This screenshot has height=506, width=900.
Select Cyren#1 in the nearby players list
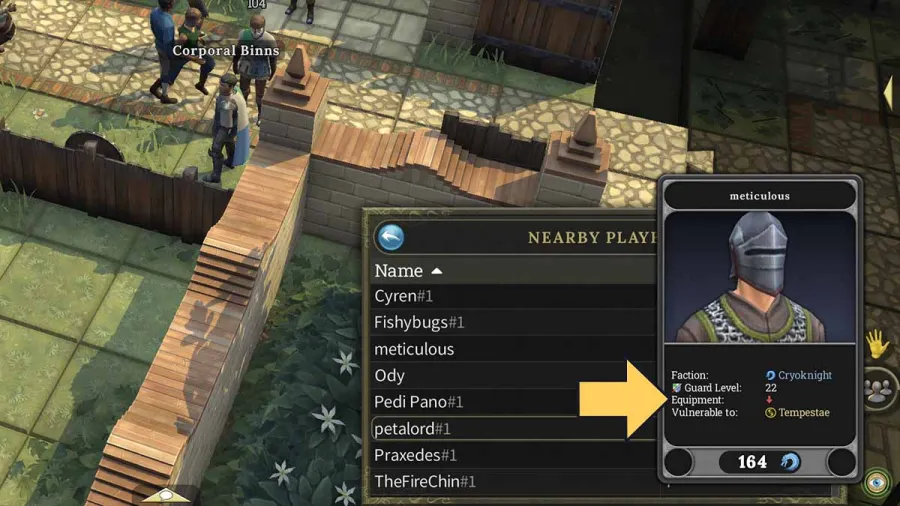pos(403,296)
